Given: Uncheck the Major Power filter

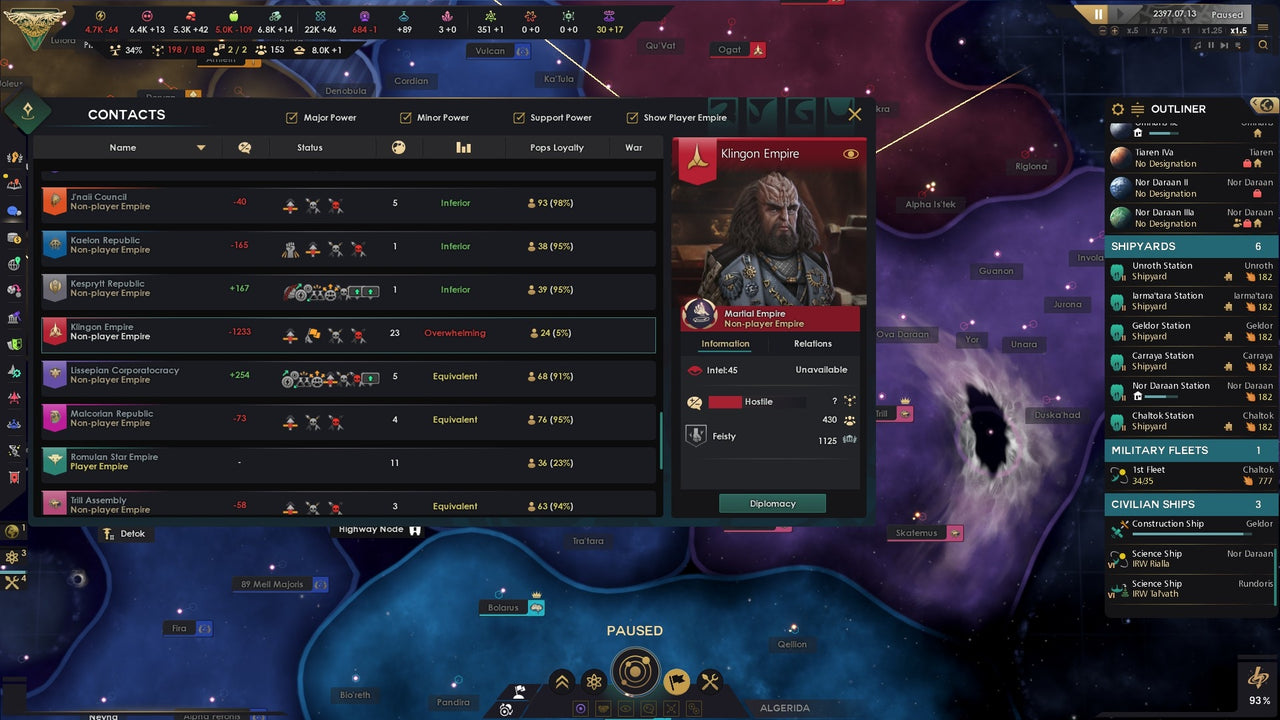Looking at the screenshot, I should 293,117.
